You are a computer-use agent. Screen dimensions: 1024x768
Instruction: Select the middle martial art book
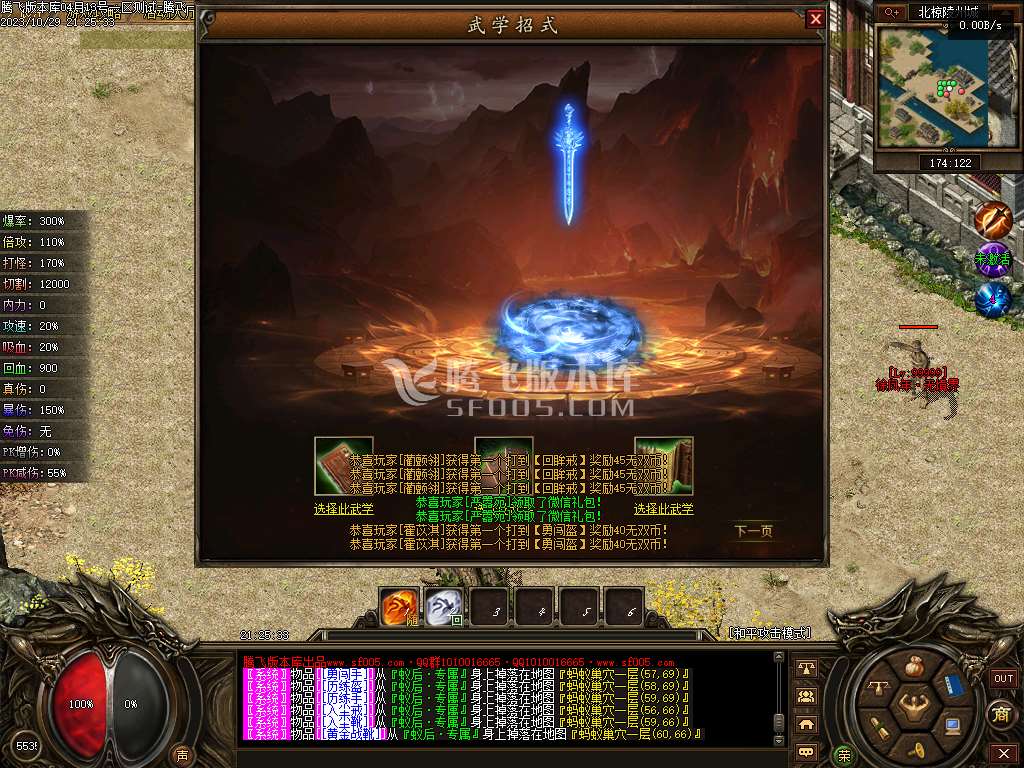[x=503, y=464]
